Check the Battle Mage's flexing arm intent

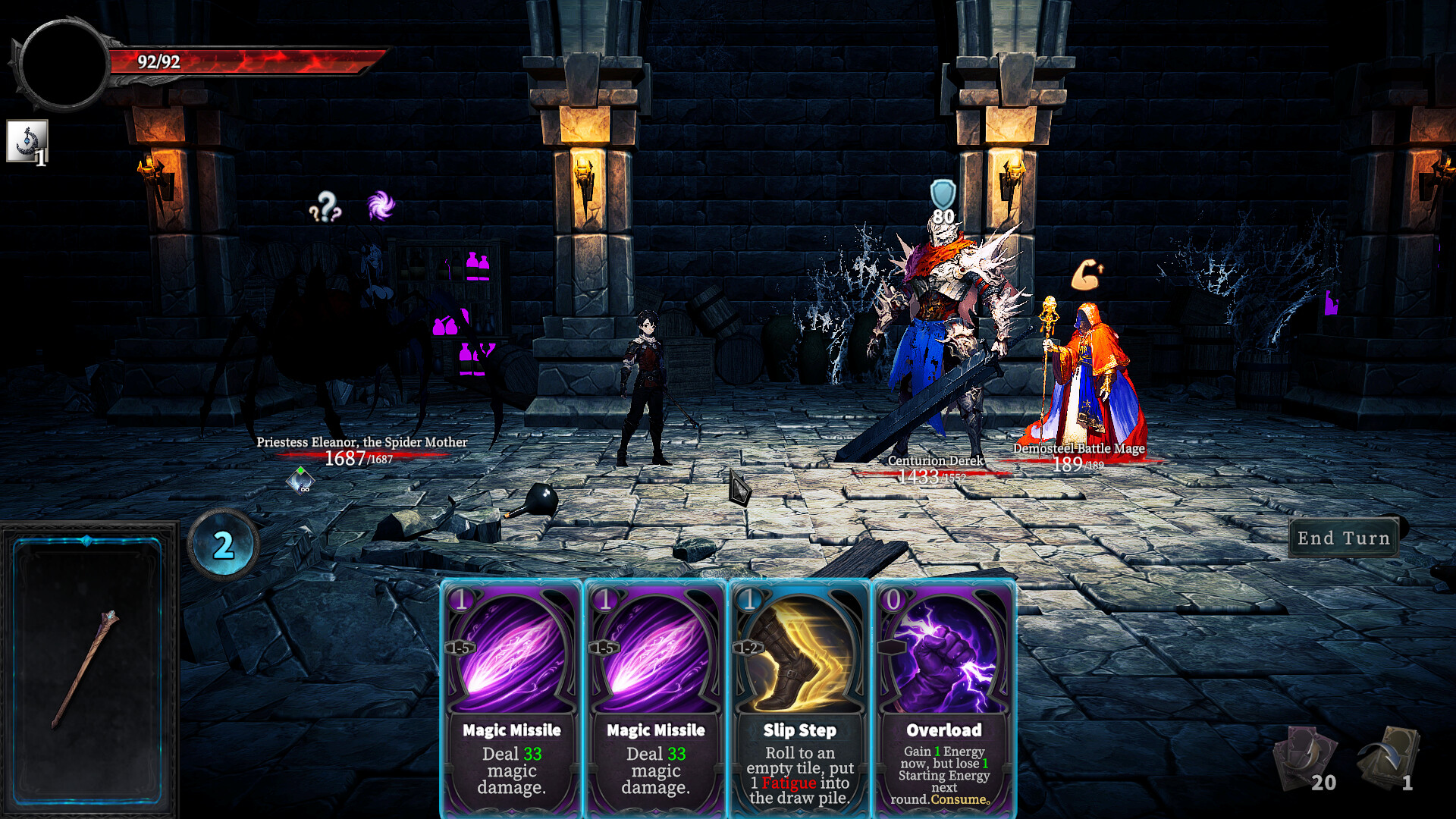(1086, 275)
